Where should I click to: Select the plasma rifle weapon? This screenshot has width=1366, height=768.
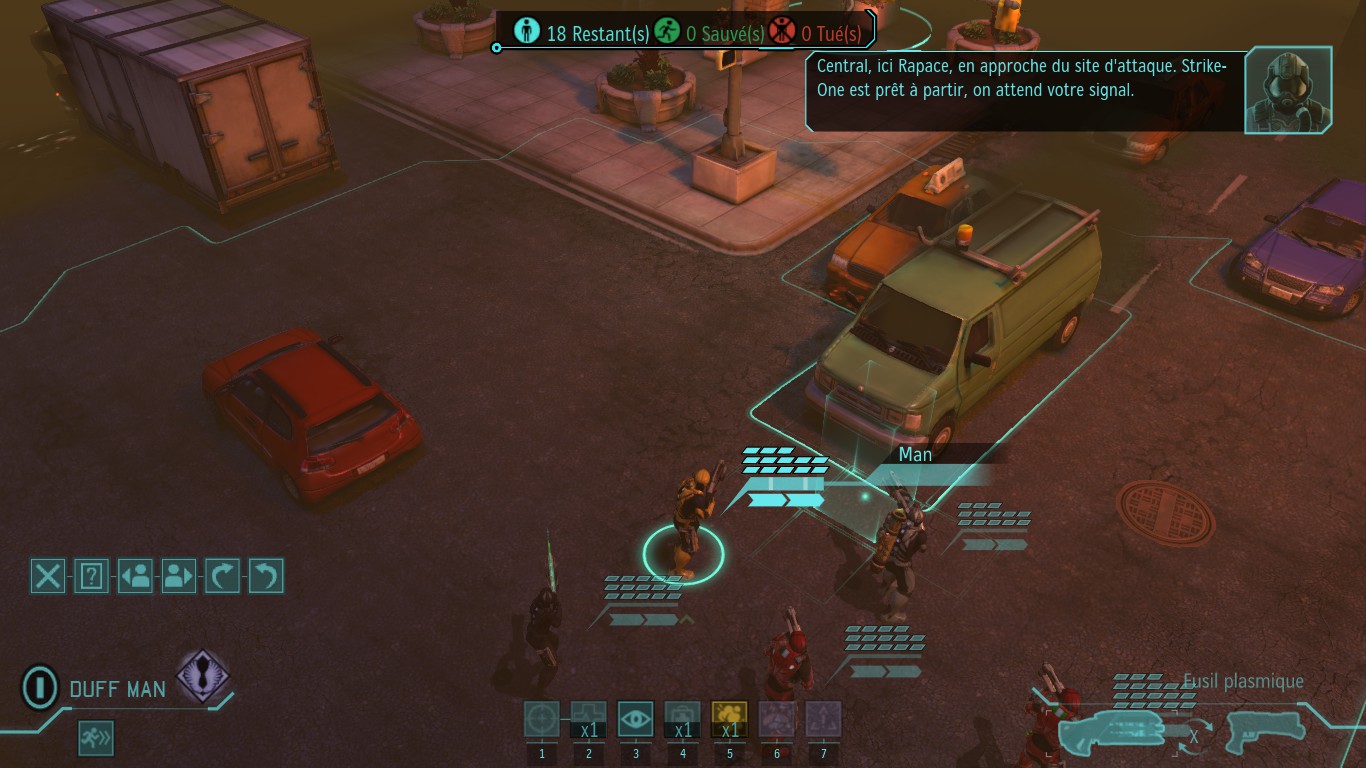tap(1112, 733)
